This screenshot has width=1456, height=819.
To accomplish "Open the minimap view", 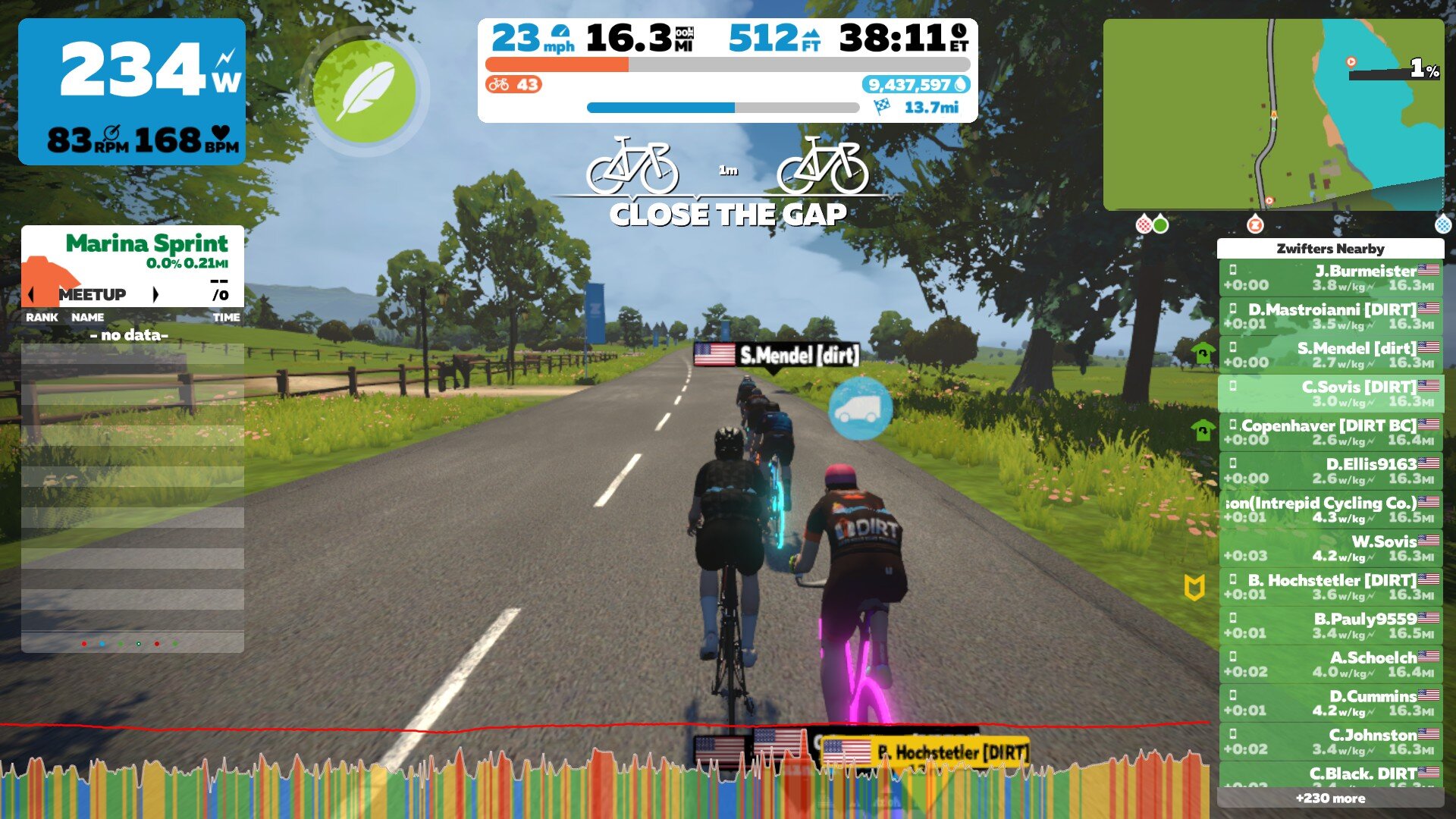I will point(1272,115).
